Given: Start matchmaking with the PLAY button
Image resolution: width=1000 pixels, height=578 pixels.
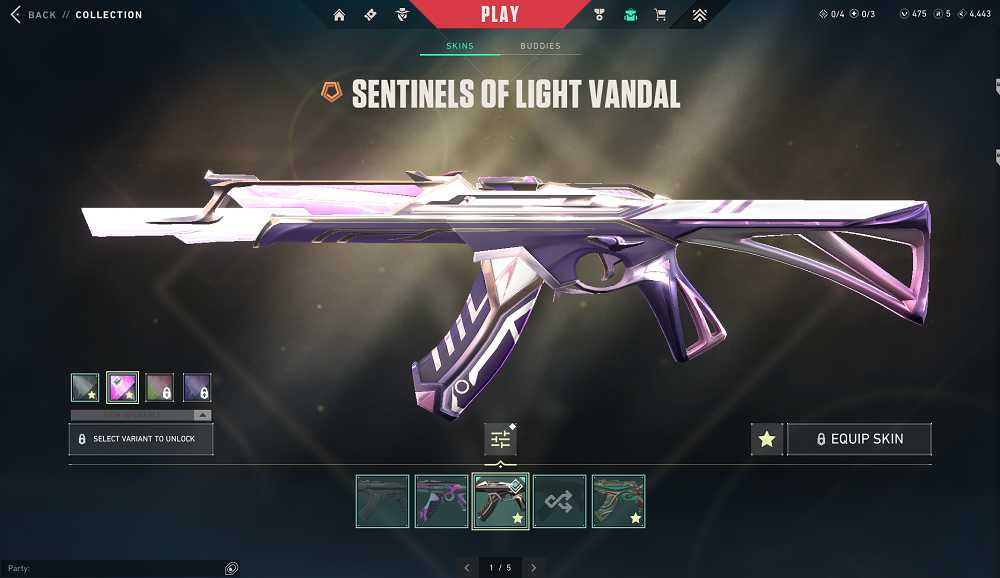Looking at the screenshot, I should pyautogui.click(x=499, y=15).
